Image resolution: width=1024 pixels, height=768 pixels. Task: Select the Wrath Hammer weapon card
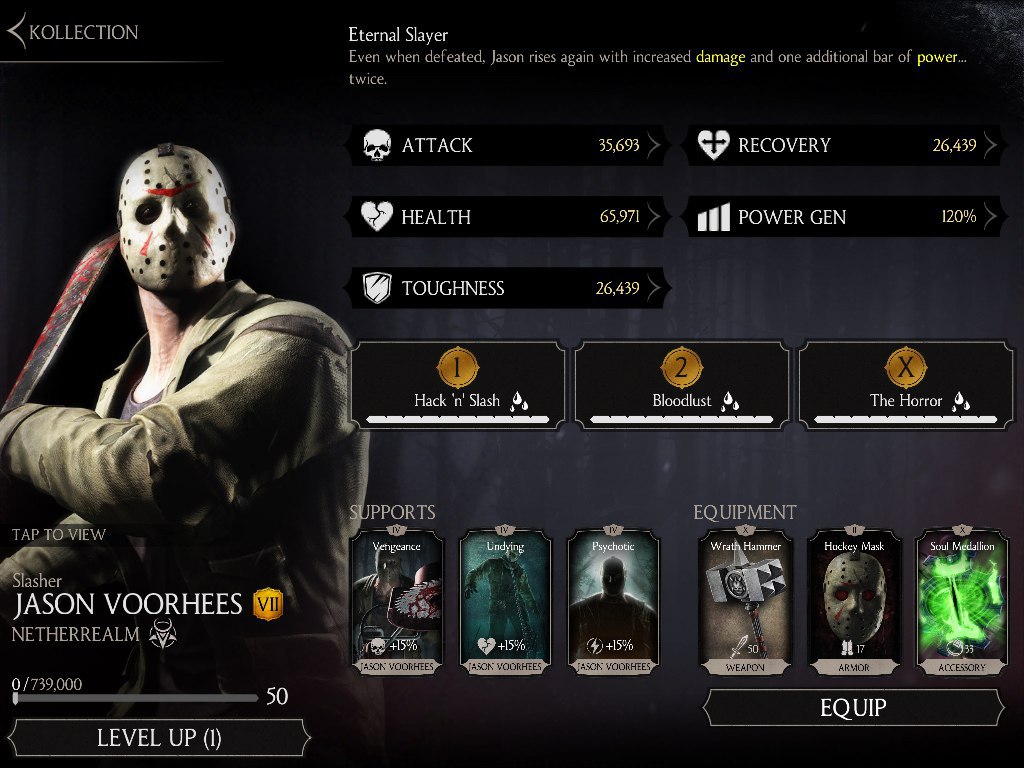[x=746, y=600]
